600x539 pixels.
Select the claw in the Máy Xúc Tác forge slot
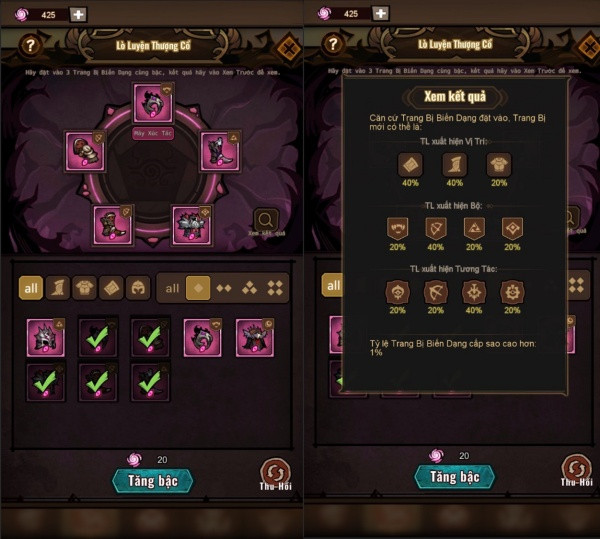pos(153,103)
